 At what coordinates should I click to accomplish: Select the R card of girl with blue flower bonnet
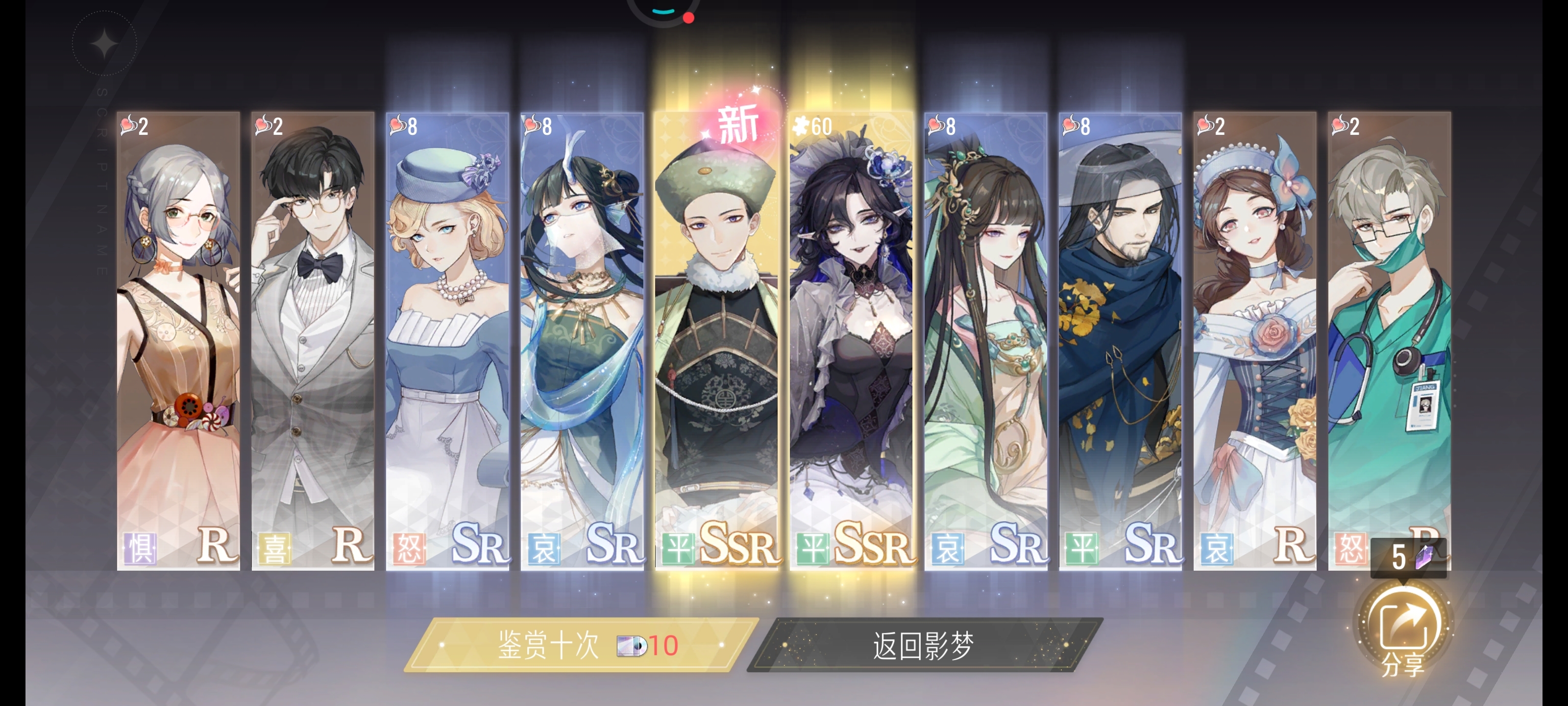pos(1255,341)
